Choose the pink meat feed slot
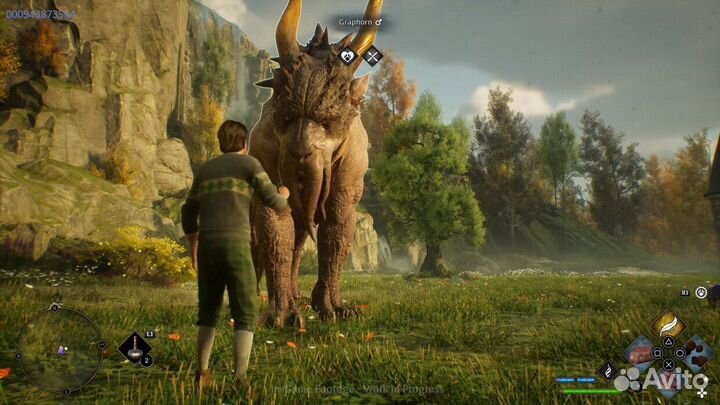 (x=640, y=352)
